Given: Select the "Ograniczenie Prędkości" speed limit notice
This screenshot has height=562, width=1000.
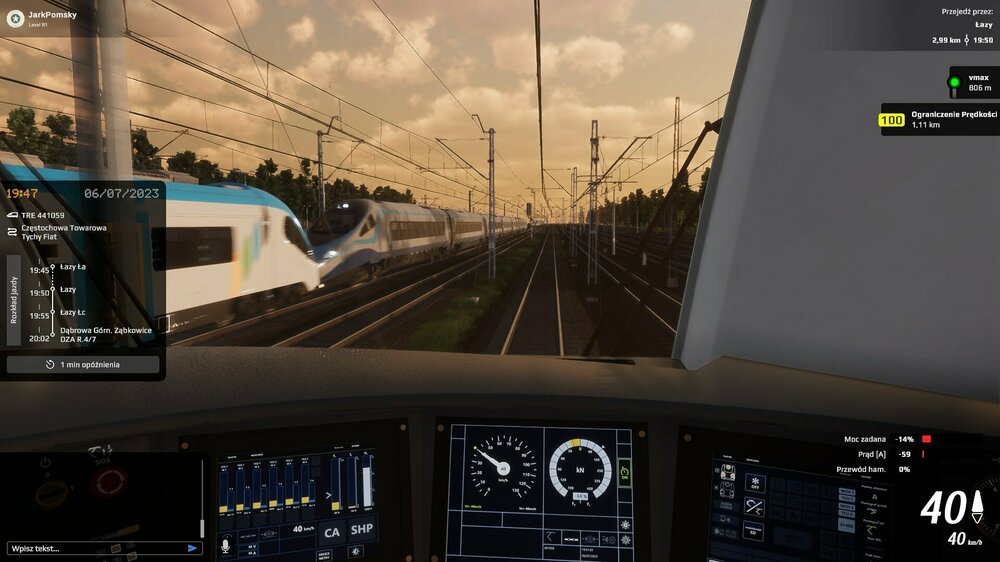Looking at the screenshot, I should point(940,119).
